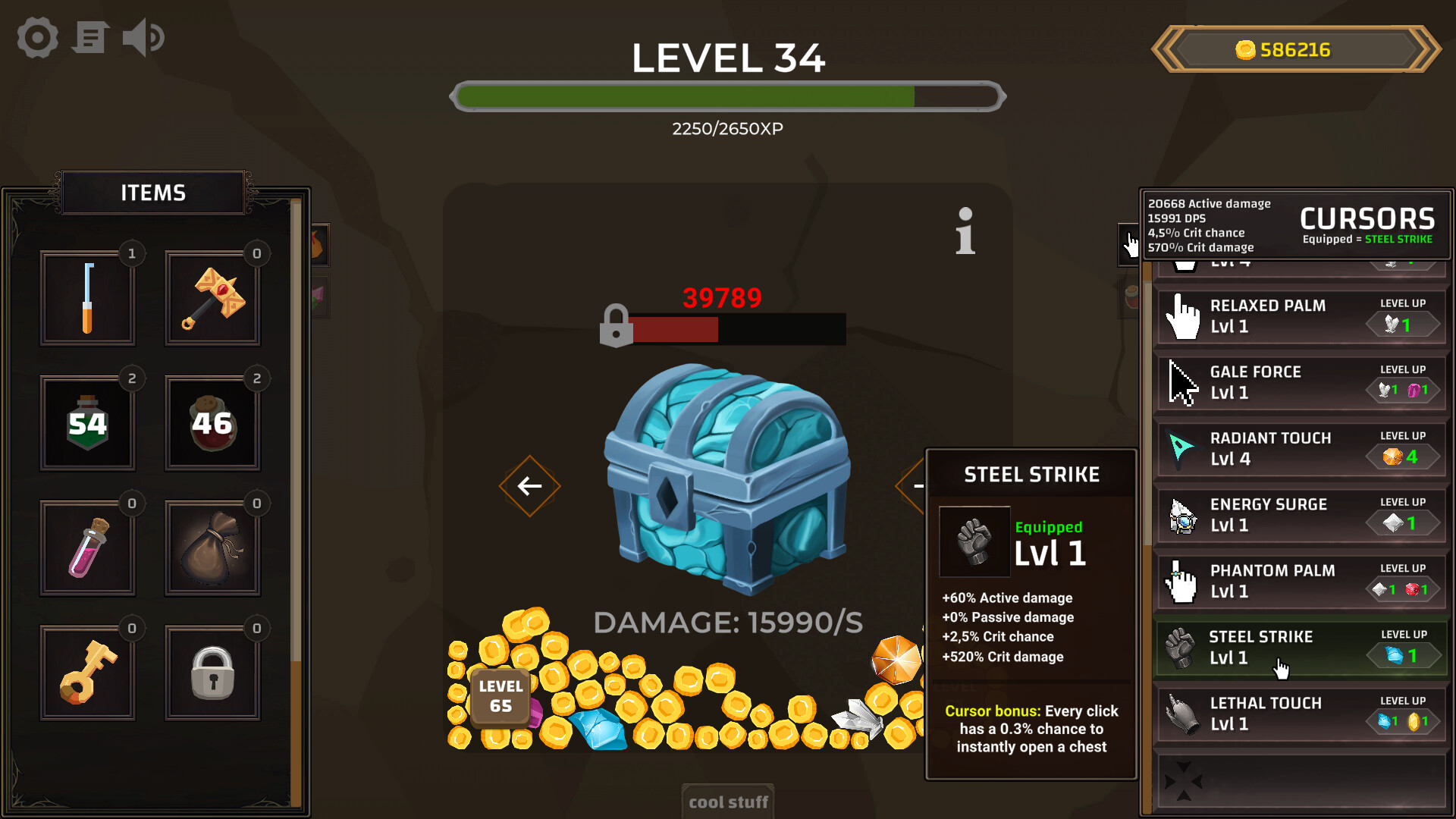The width and height of the screenshot is (1456, 819).
Task: Select the golden key item
Action: pyautogui.click(x=87, y=672)
